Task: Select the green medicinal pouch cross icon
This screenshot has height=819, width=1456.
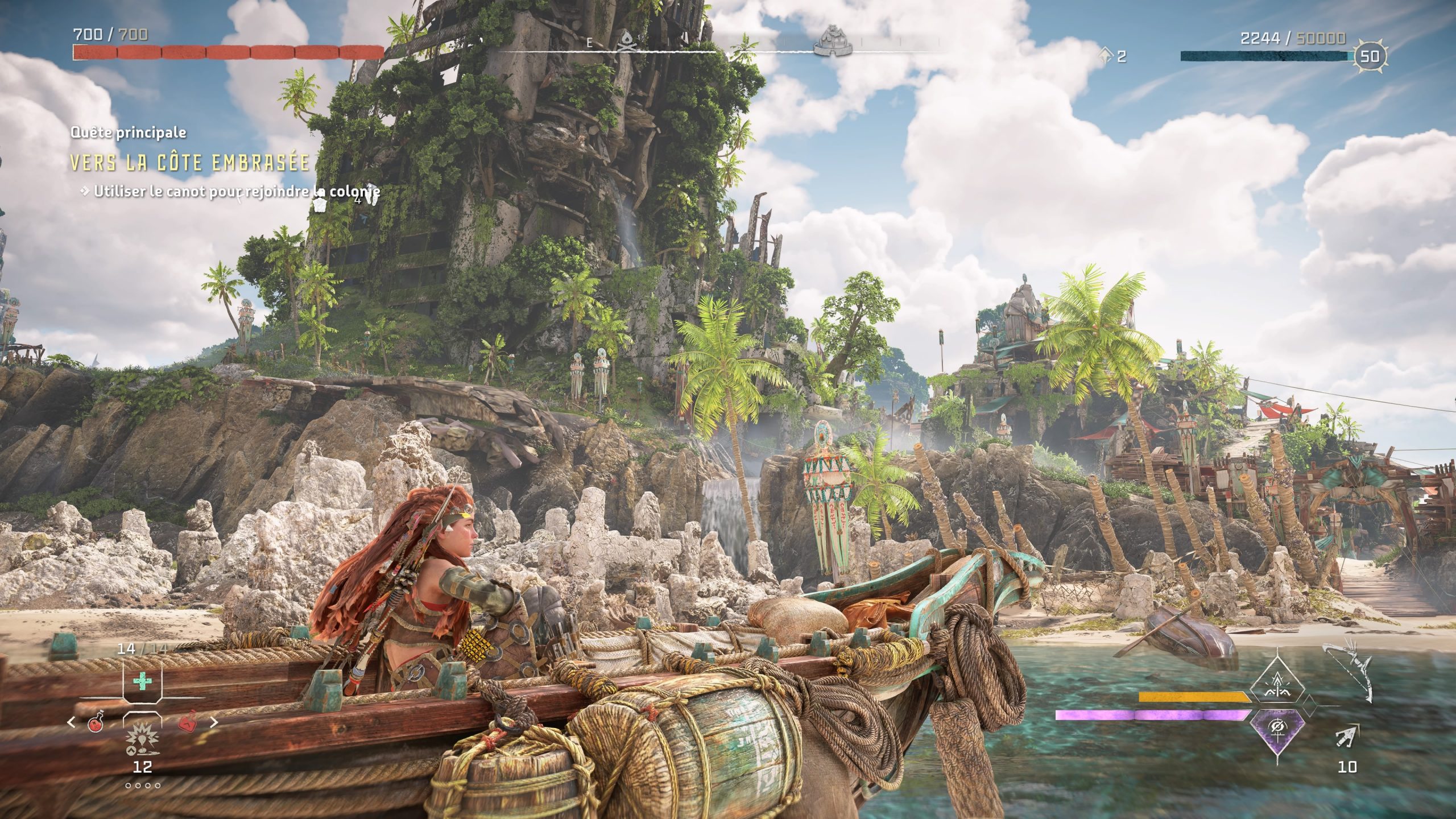Action: pos(143,681)
